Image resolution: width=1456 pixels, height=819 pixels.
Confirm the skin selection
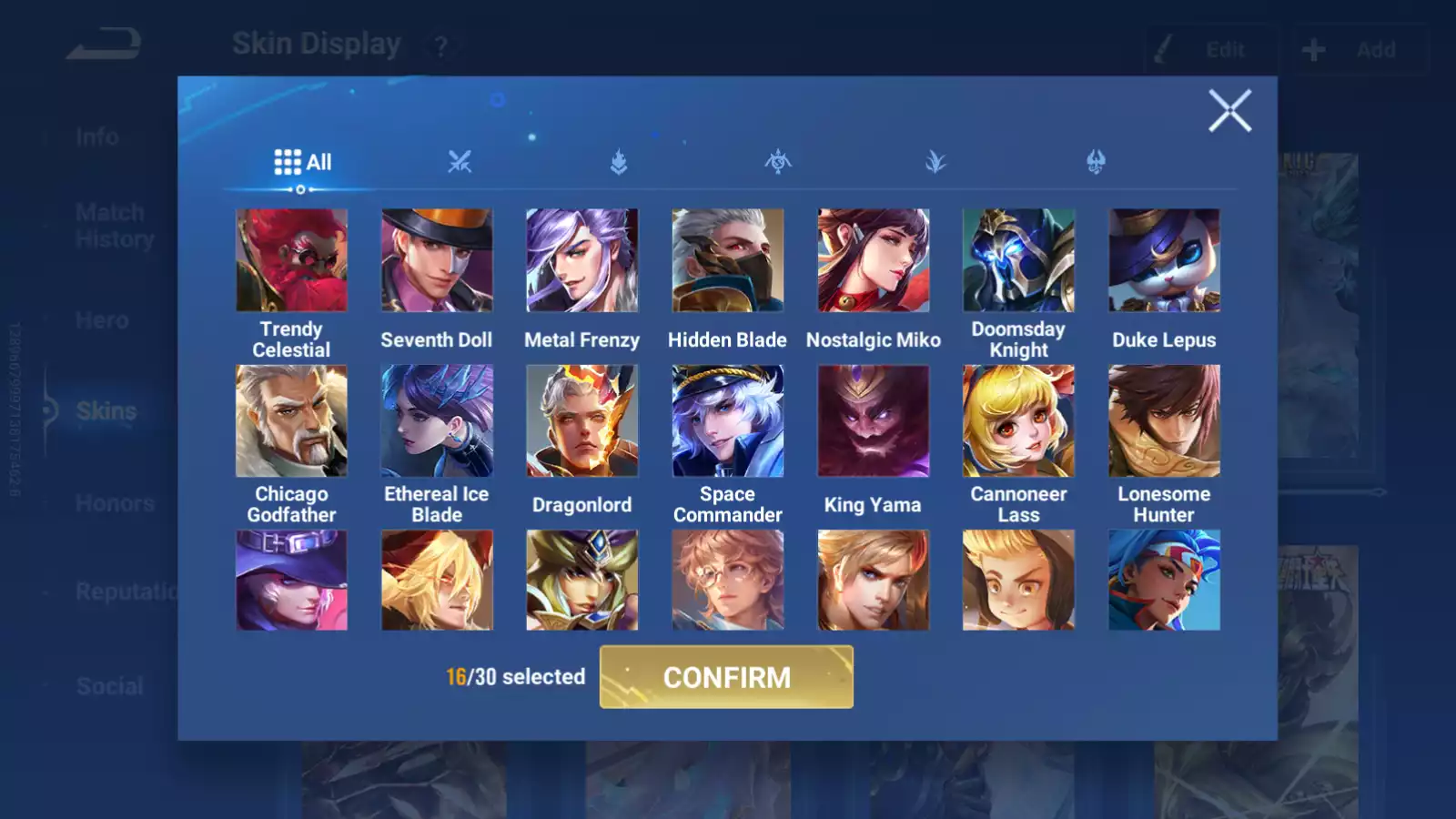pyautogui.click(x=726, y=677)
